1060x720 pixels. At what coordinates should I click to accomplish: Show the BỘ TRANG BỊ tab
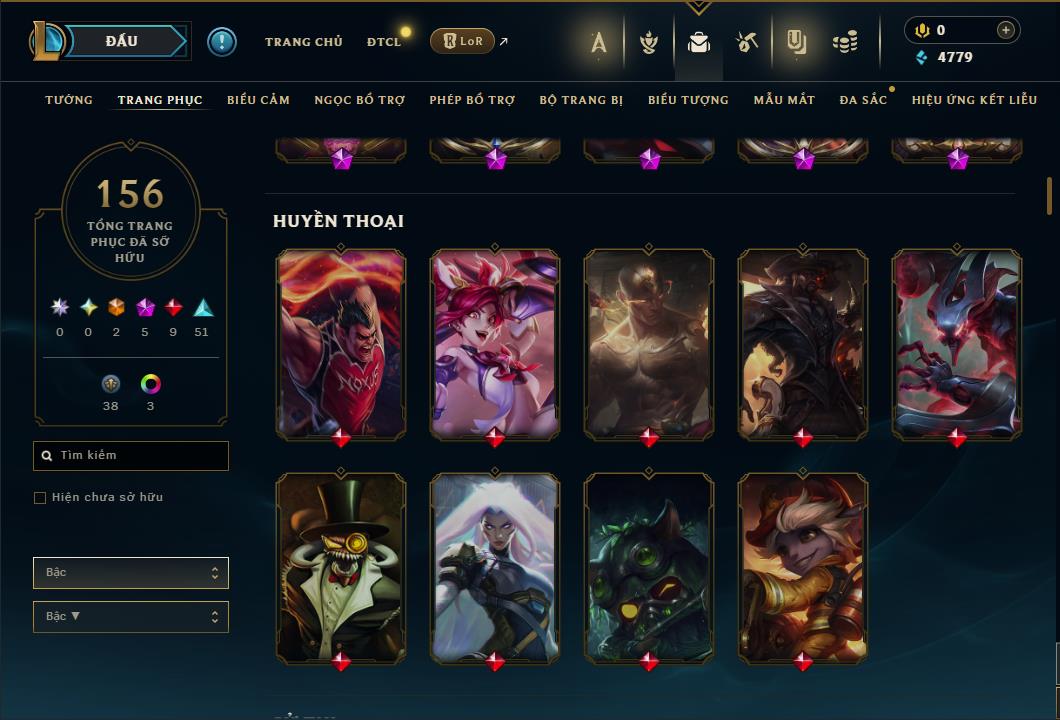click(581, 100)
